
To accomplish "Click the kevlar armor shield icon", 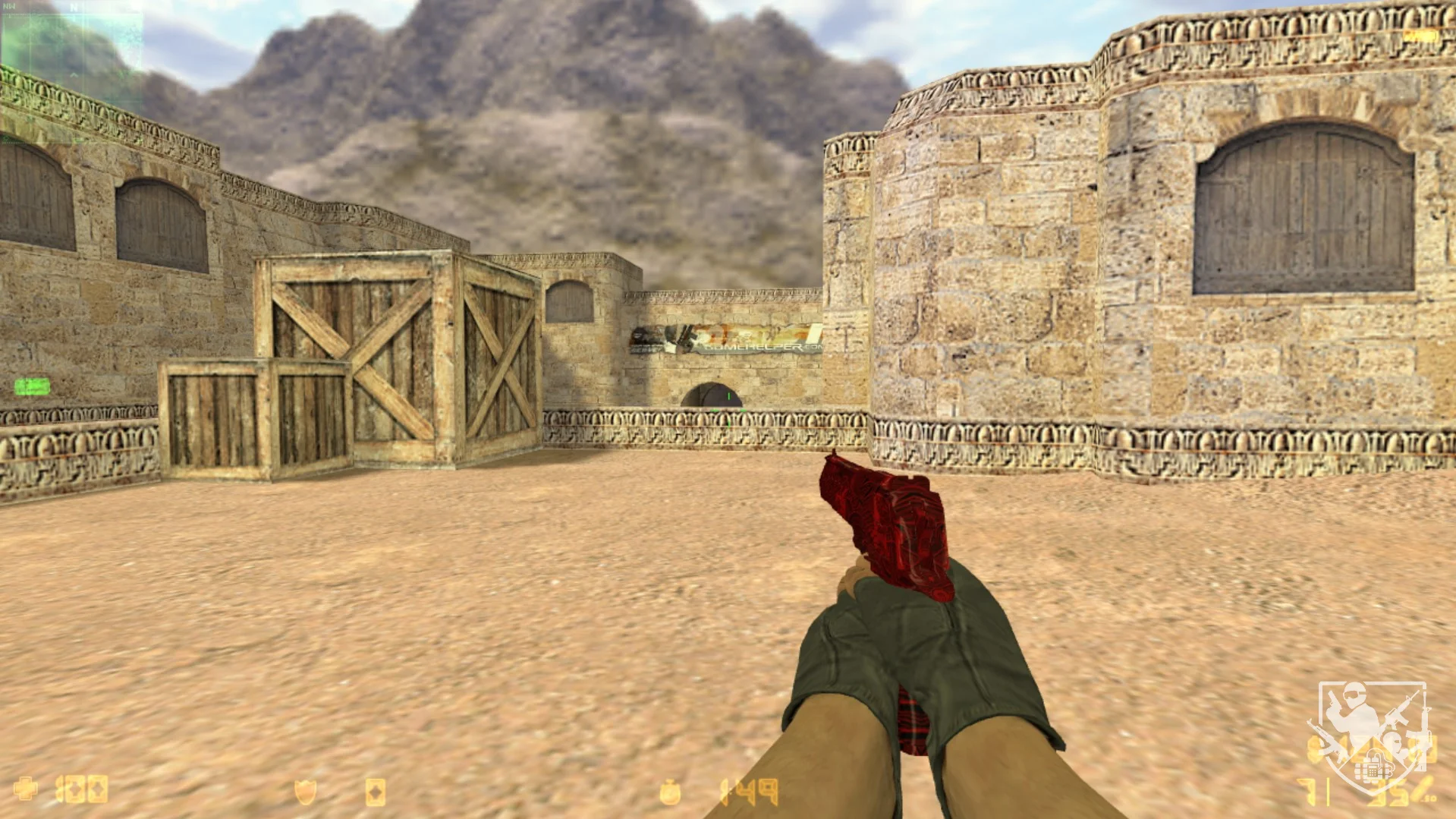I will pos(305,792).
